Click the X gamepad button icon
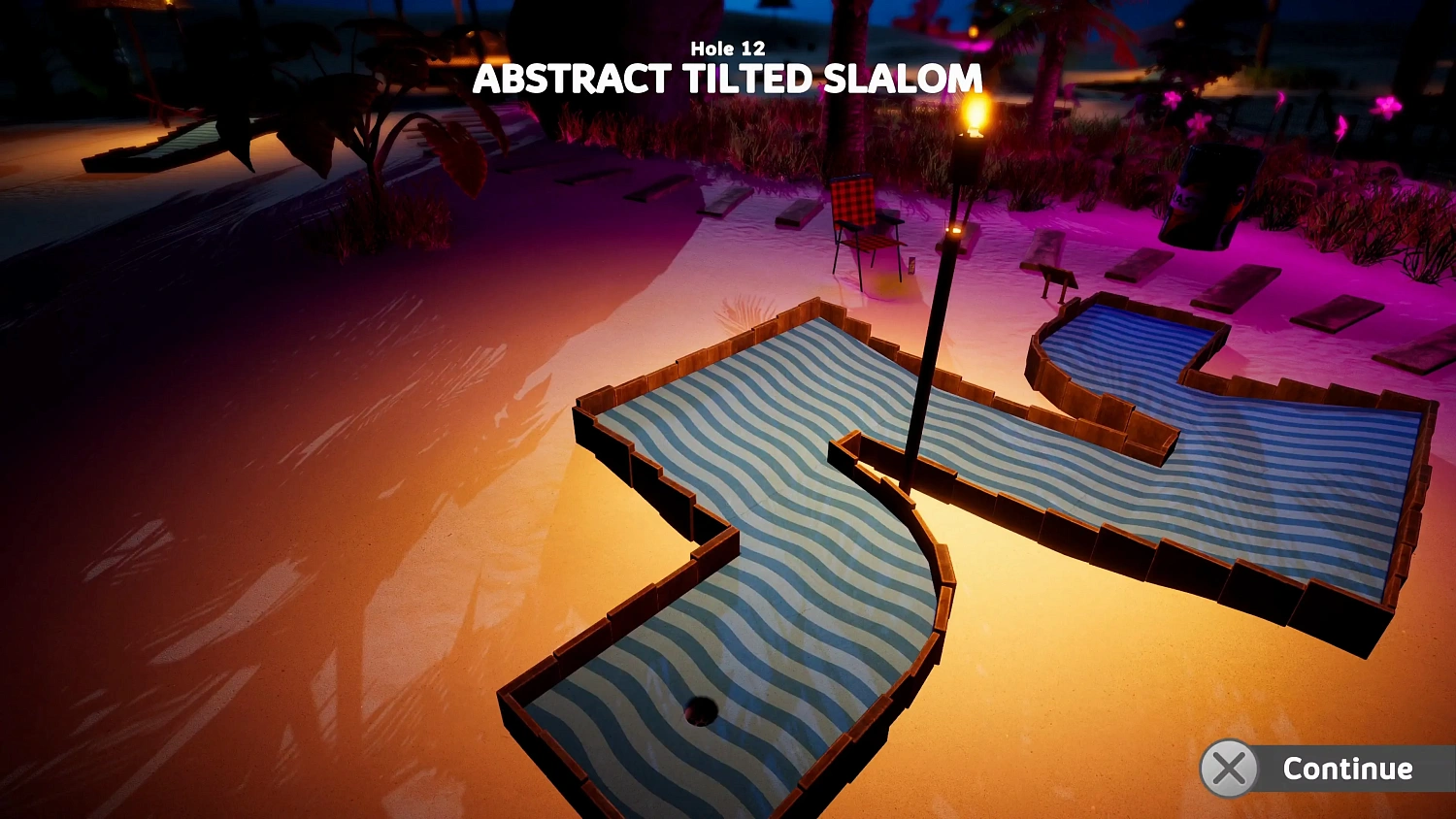Screen dimensions: 1456x819 pyautogui.click(x=1229, y=770)
